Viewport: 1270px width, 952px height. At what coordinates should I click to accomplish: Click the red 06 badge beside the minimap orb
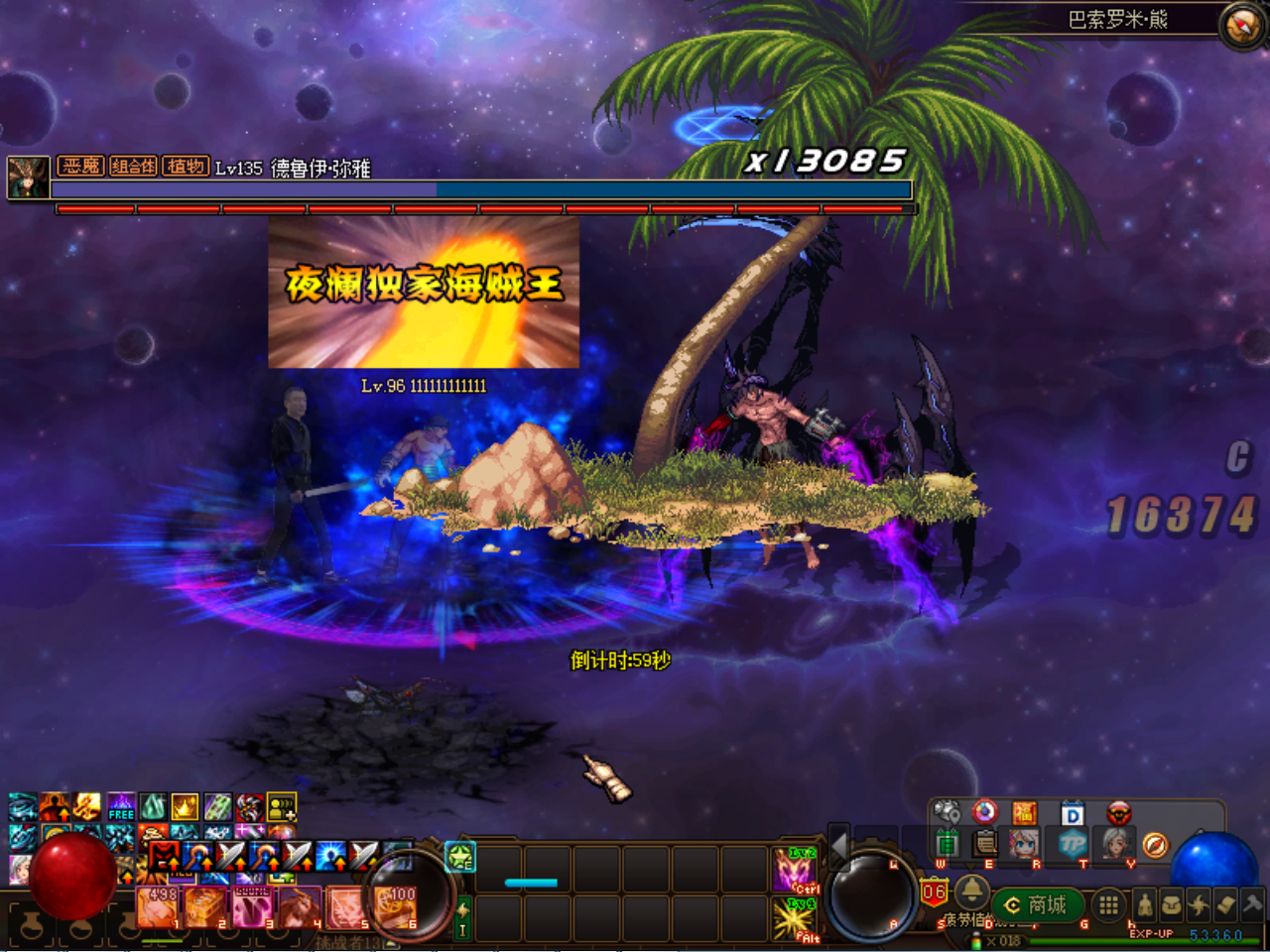tap(935, 892)
